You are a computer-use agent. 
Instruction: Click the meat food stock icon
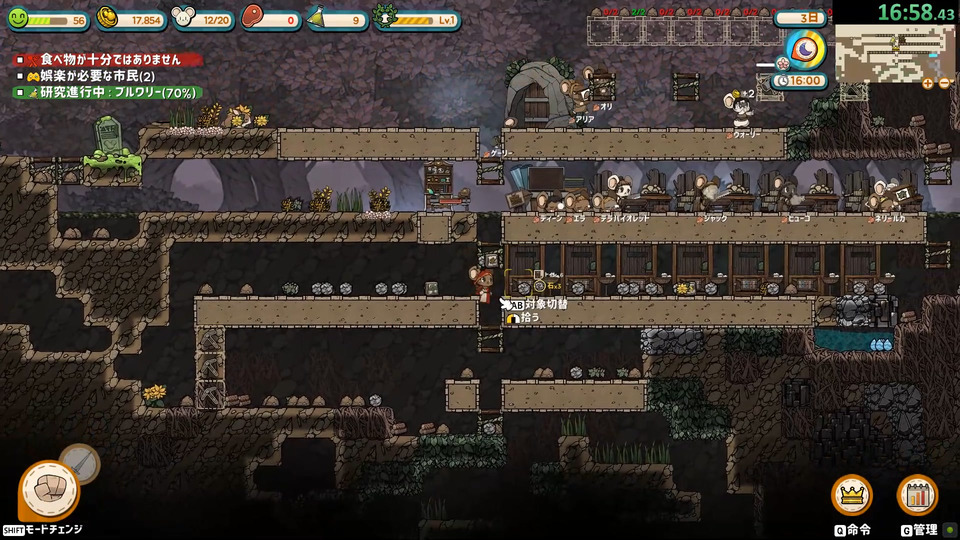click(253, 18)
